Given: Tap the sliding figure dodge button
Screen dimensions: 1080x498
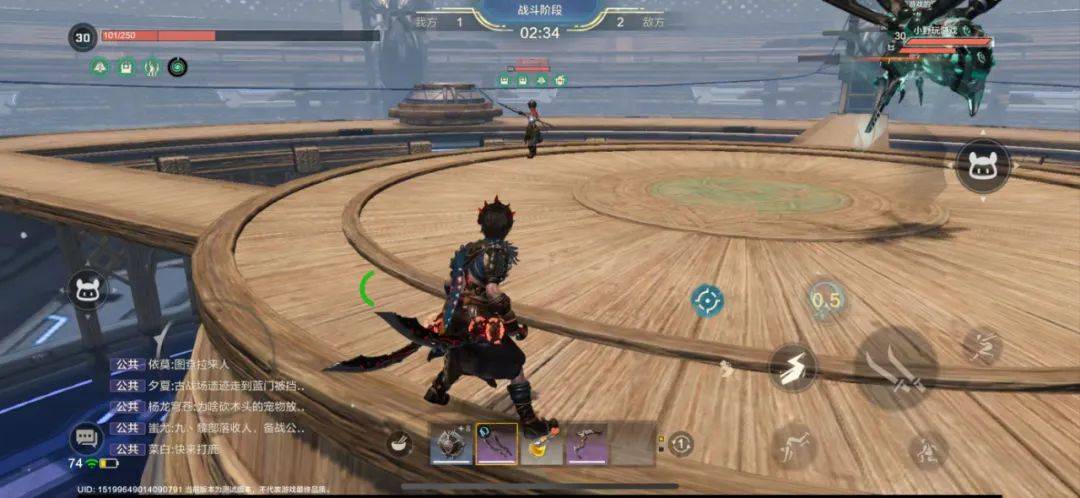Looking at the screenshot, I should [x=793, y=443].
